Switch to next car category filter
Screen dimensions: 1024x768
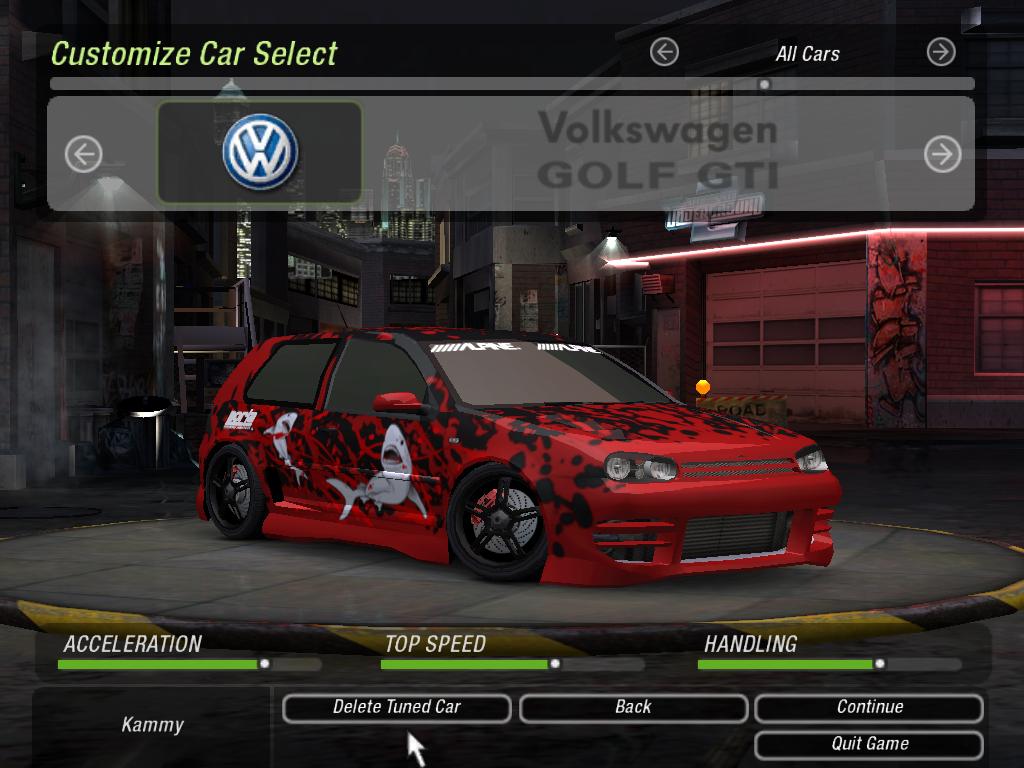tap(941, 52)
